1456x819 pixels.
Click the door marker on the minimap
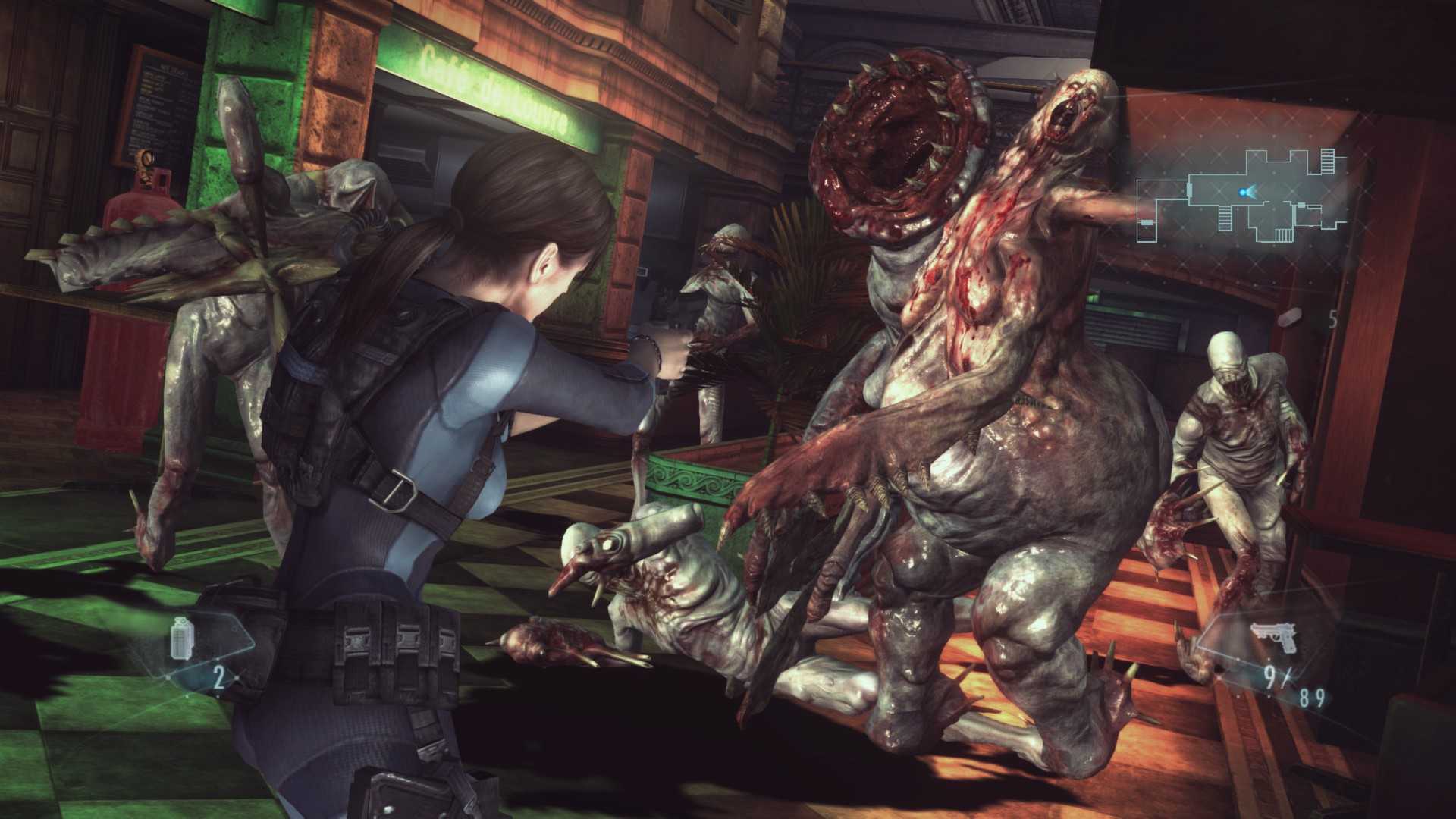tap(1189, 191)
